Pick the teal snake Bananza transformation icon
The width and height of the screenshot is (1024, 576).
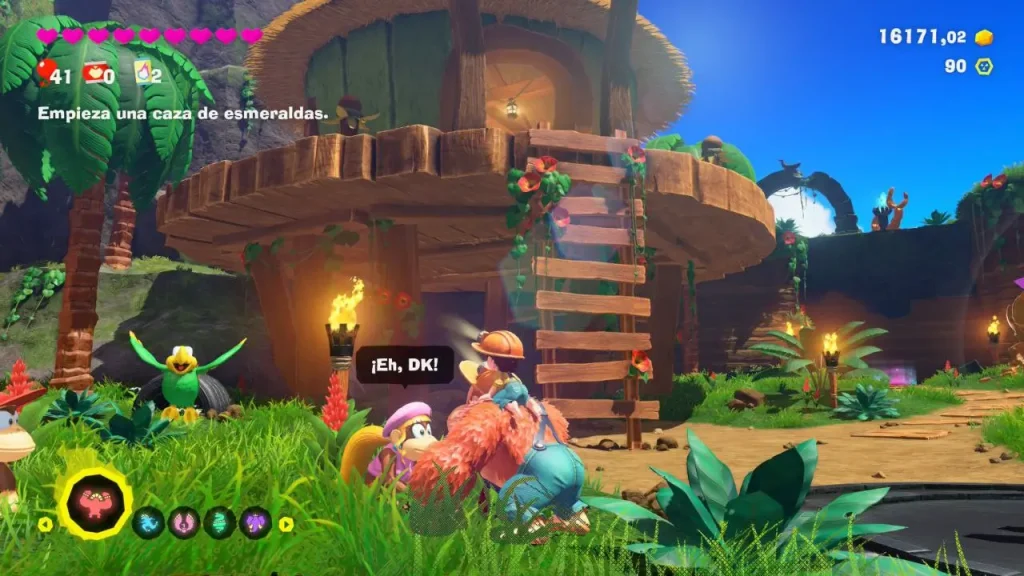point(220,522)
